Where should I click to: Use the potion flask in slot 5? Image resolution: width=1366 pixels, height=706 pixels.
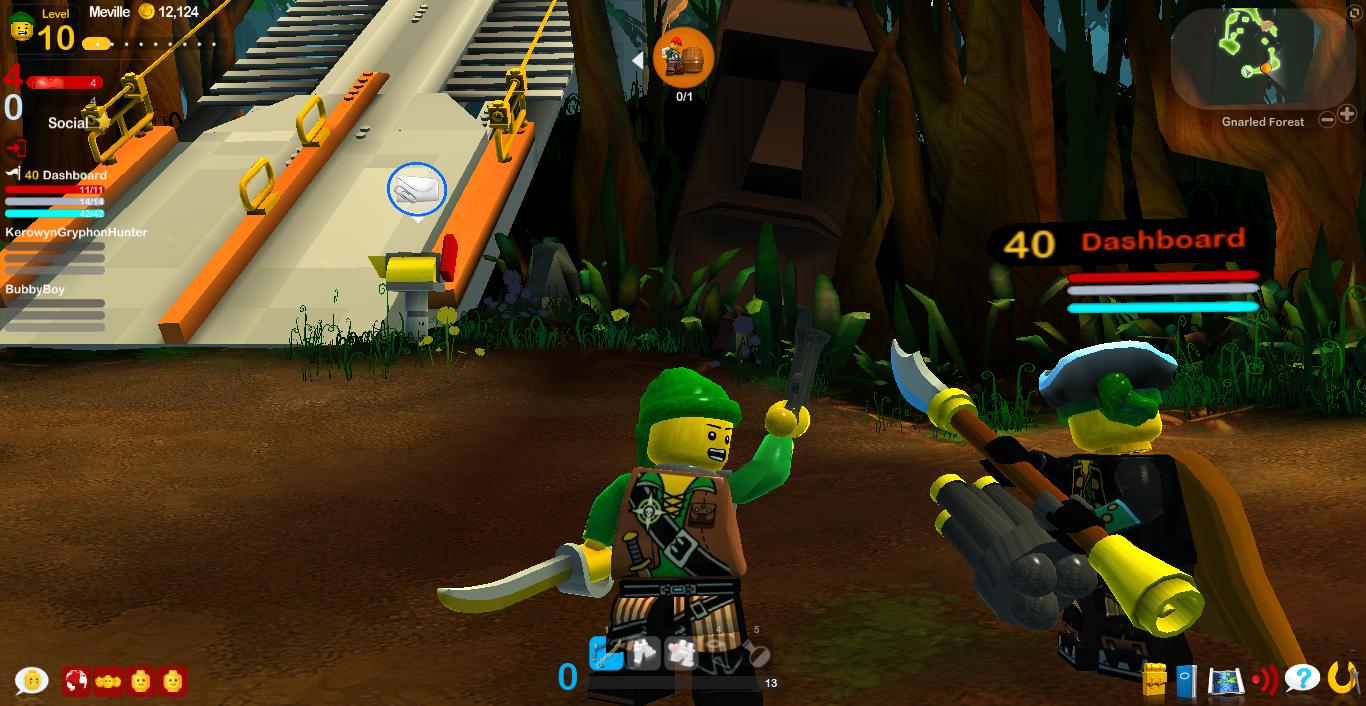point(757,653)
